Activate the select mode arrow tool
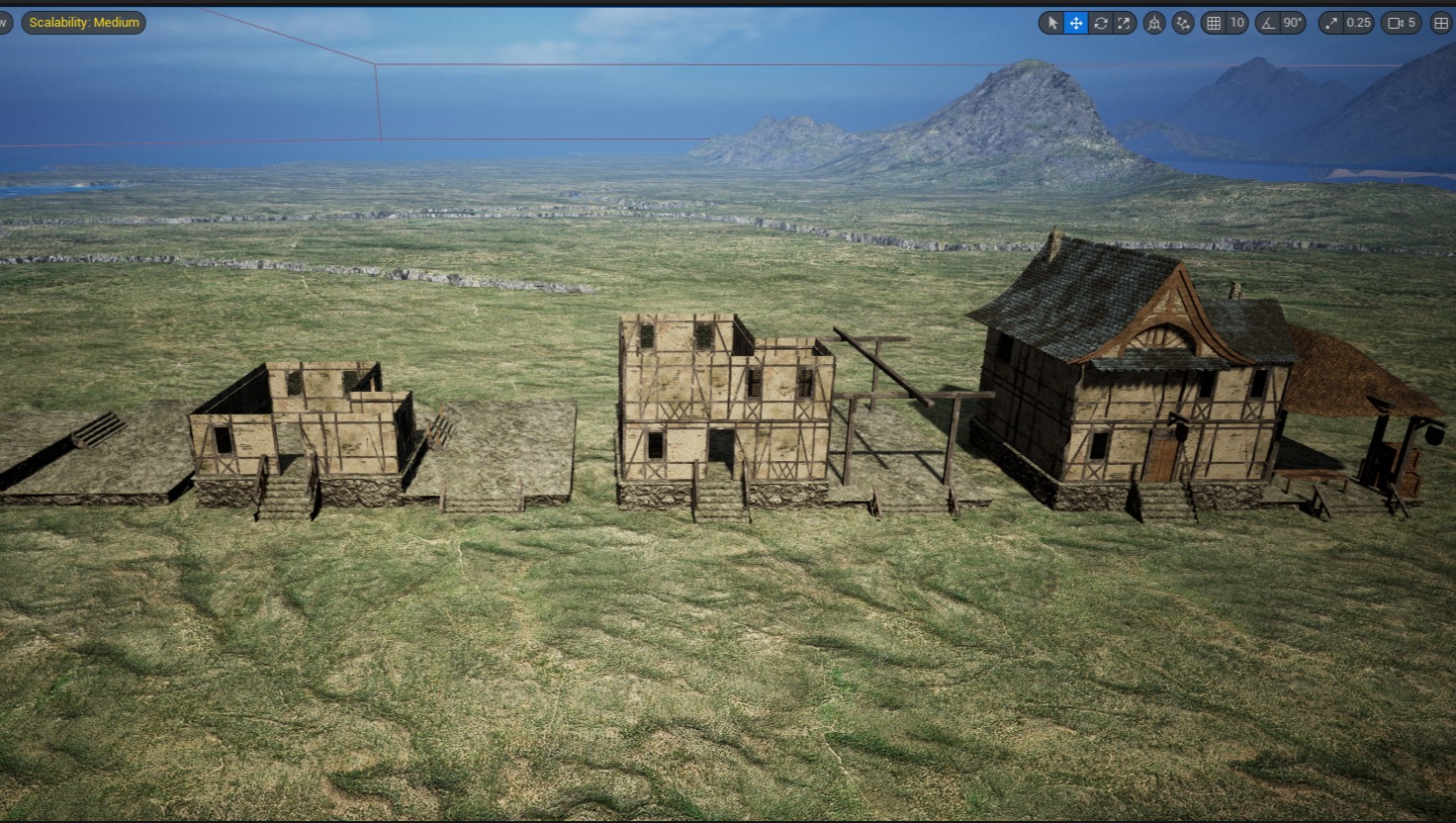Viewport: 1456px width, 823px height. [1052, 23]
